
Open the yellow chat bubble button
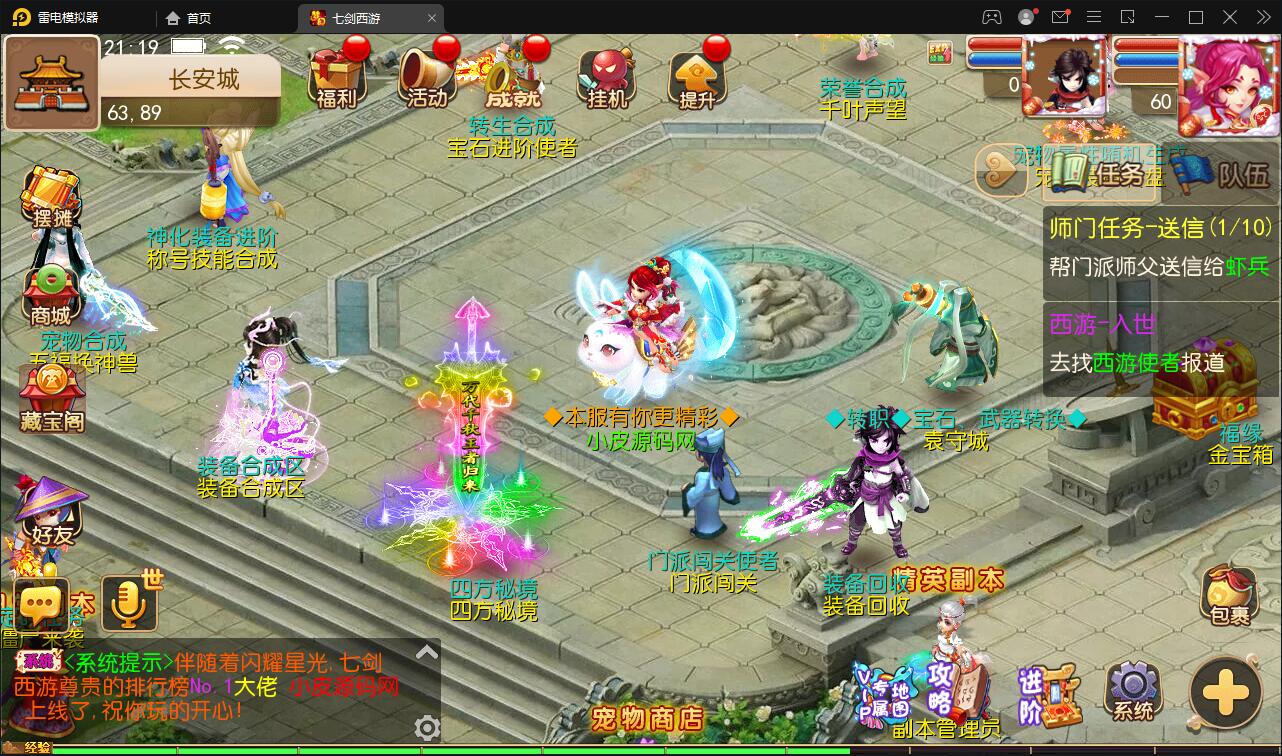(42, 605)
